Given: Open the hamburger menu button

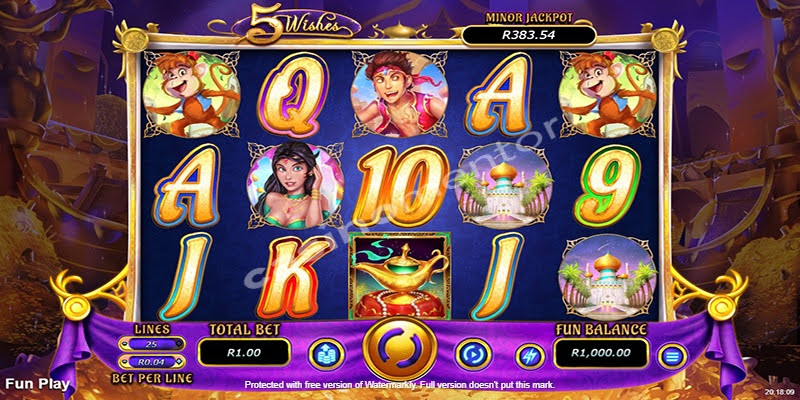Looking at the screenshot, I should [672, 353].
